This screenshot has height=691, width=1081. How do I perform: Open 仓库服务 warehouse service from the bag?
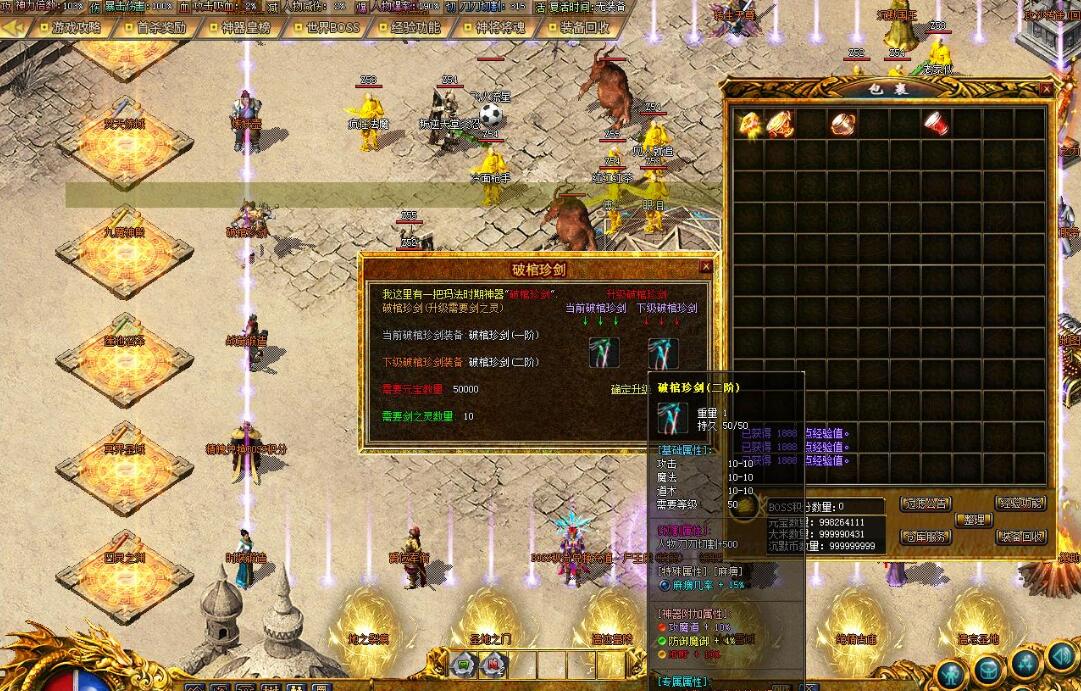(926, 537)
